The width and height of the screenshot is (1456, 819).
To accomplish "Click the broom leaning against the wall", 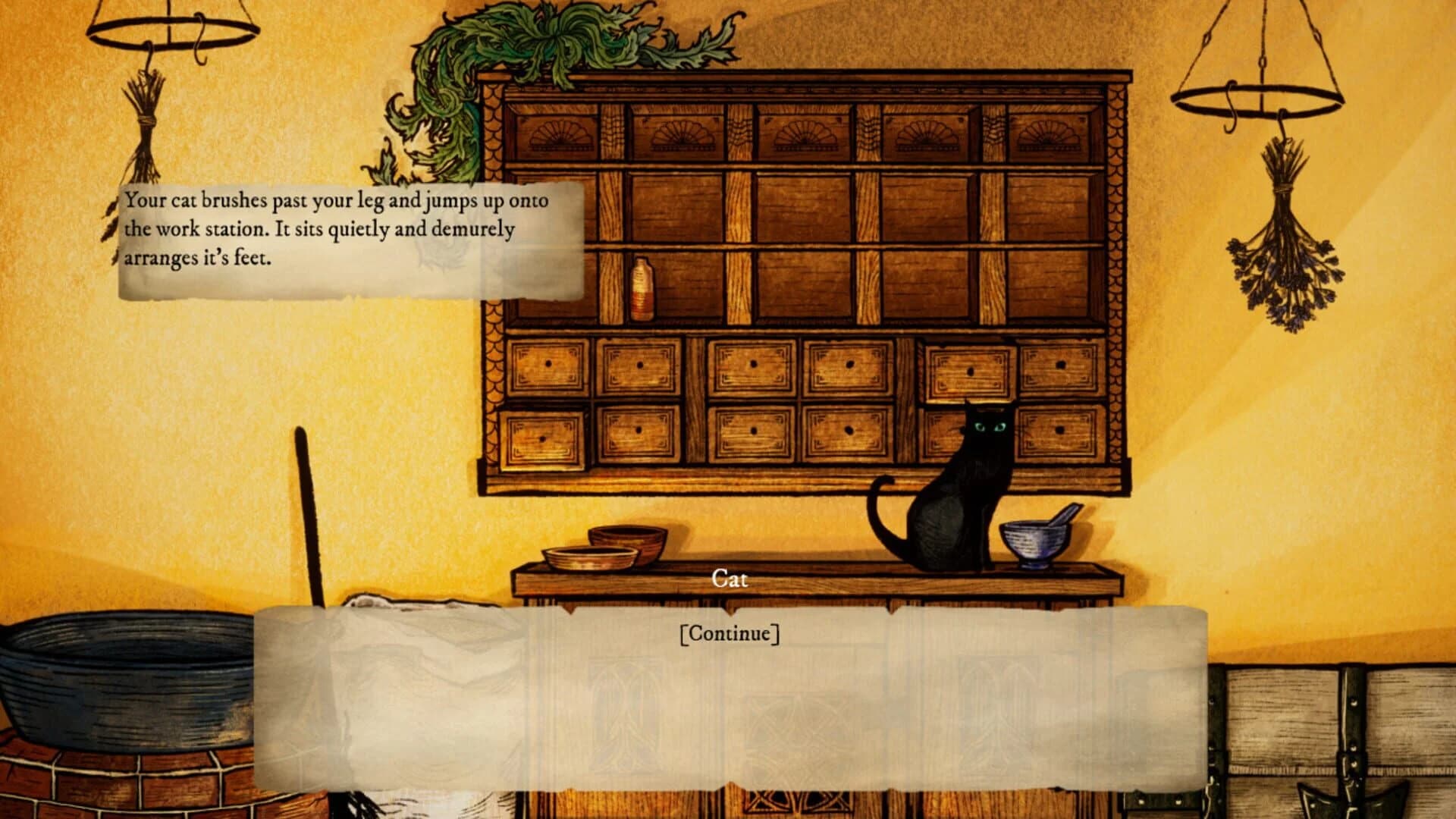I will tap(307, 493).
